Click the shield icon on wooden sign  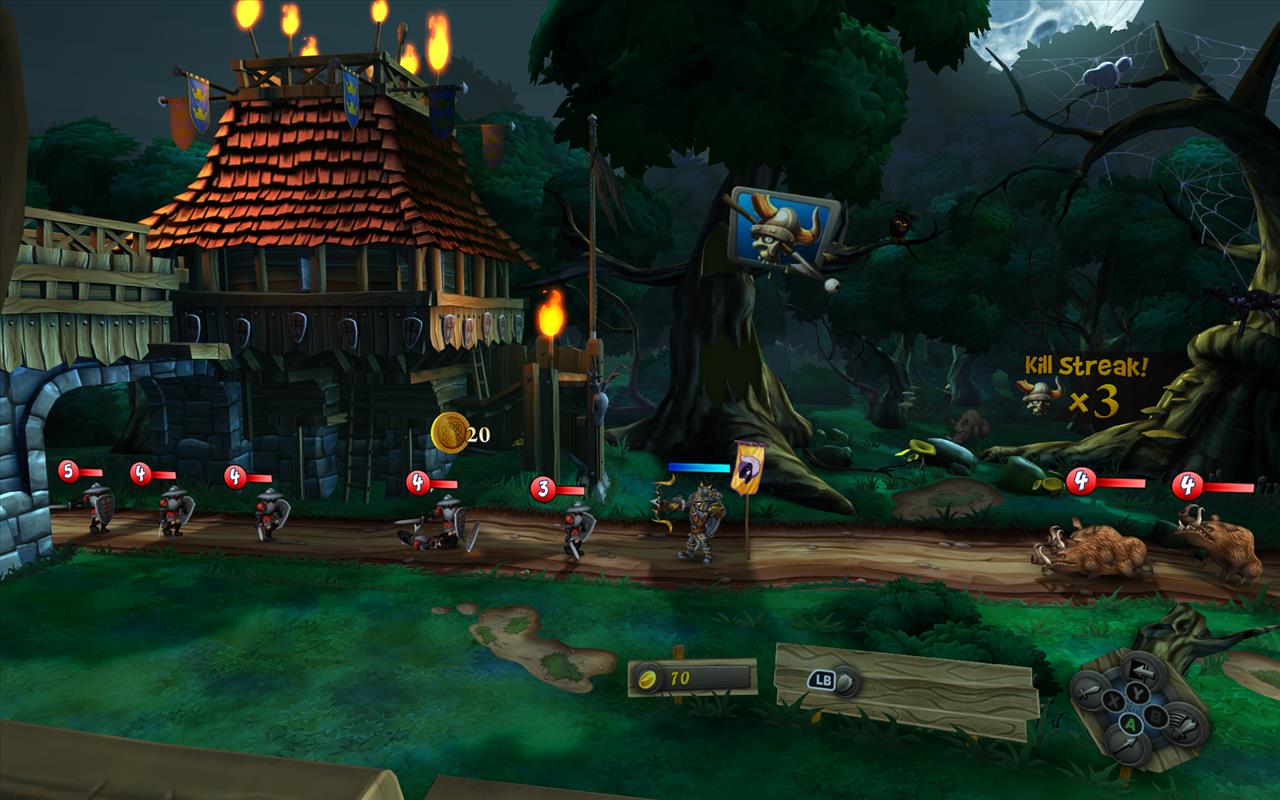[x=846, y=681]
